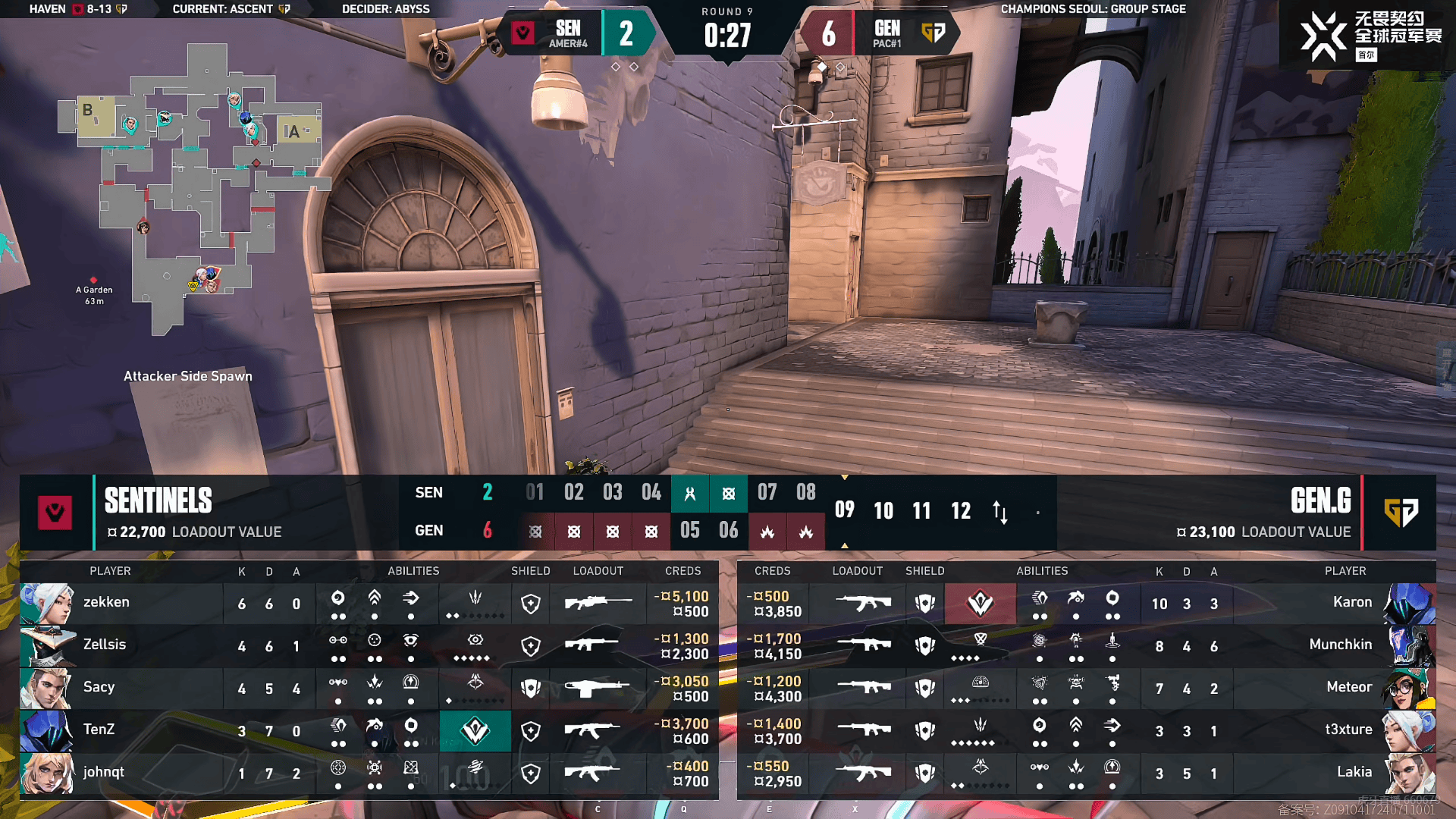The height and width of the screenshot is (819, 1456).
Task: Choose Zellsis in the Sentinels list
Action: [x=105, y=645]
